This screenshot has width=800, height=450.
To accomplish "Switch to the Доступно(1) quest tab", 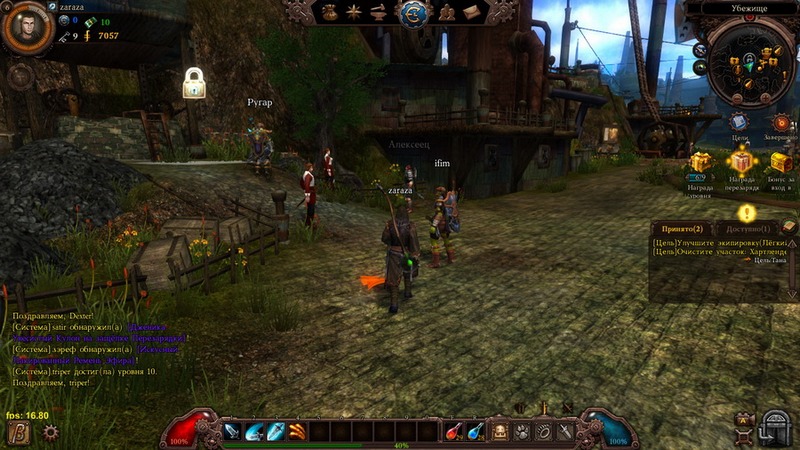I will coord(745,229).
